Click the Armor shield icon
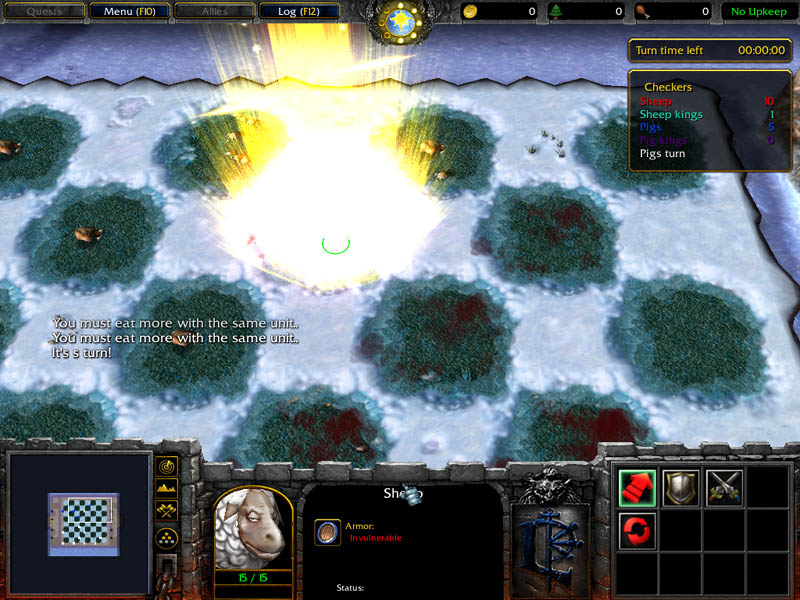This screenshot has width=800, height=600. pos(326,531)
